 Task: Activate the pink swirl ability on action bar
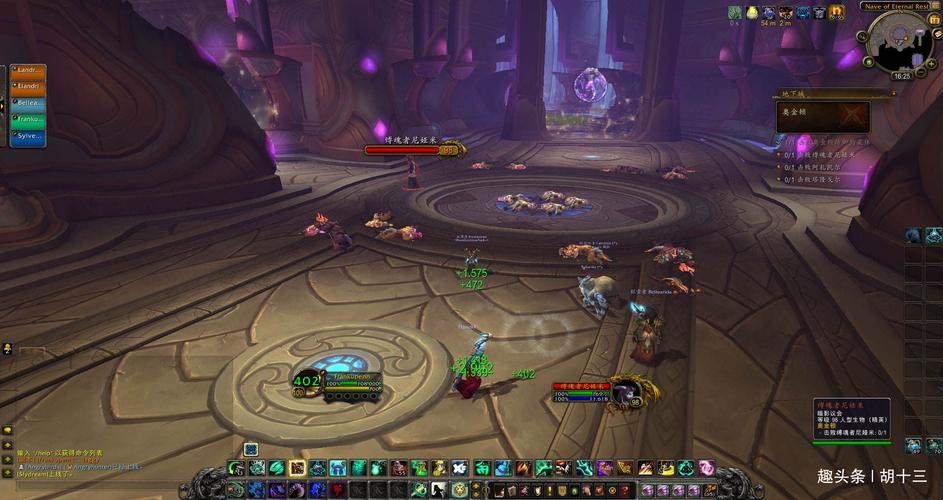[x=706, y=468]
